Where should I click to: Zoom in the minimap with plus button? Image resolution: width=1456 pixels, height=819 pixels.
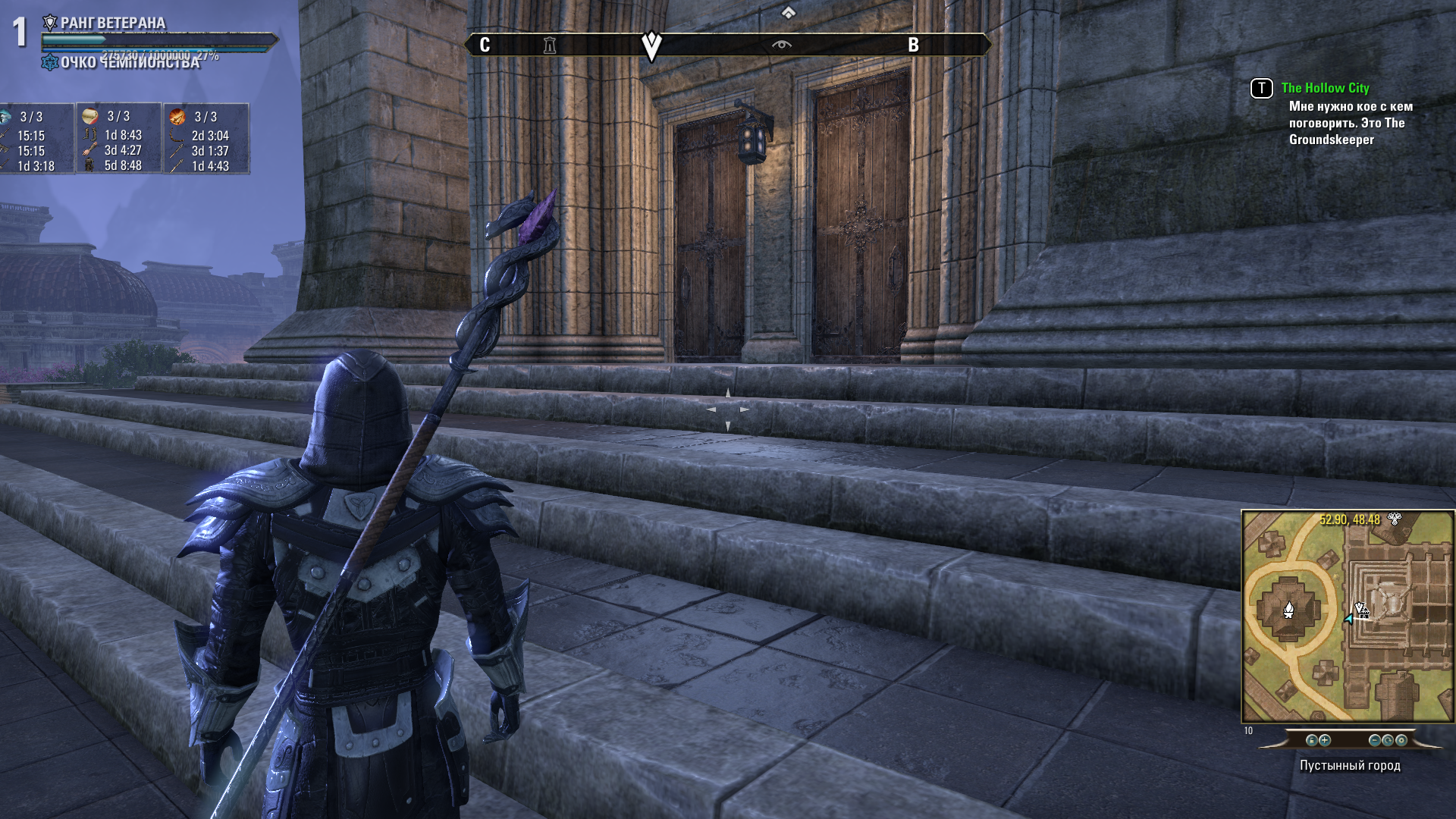(x=1325, y=740)
